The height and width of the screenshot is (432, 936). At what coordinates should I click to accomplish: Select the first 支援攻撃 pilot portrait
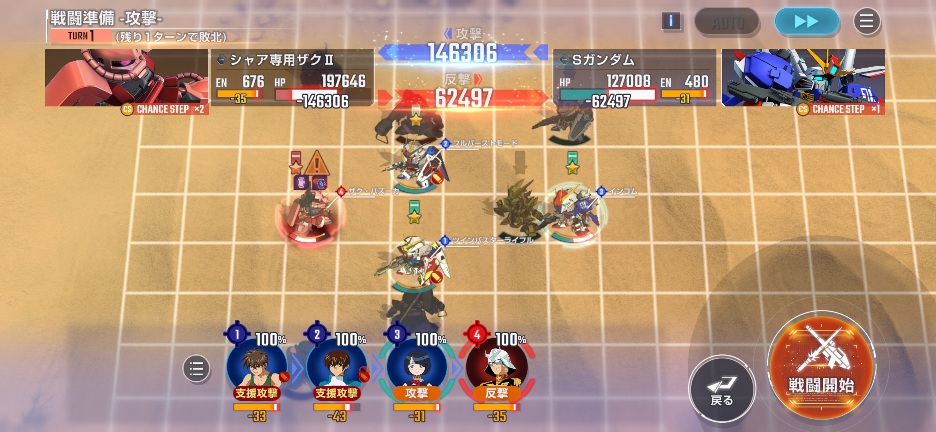click(257, 366)
